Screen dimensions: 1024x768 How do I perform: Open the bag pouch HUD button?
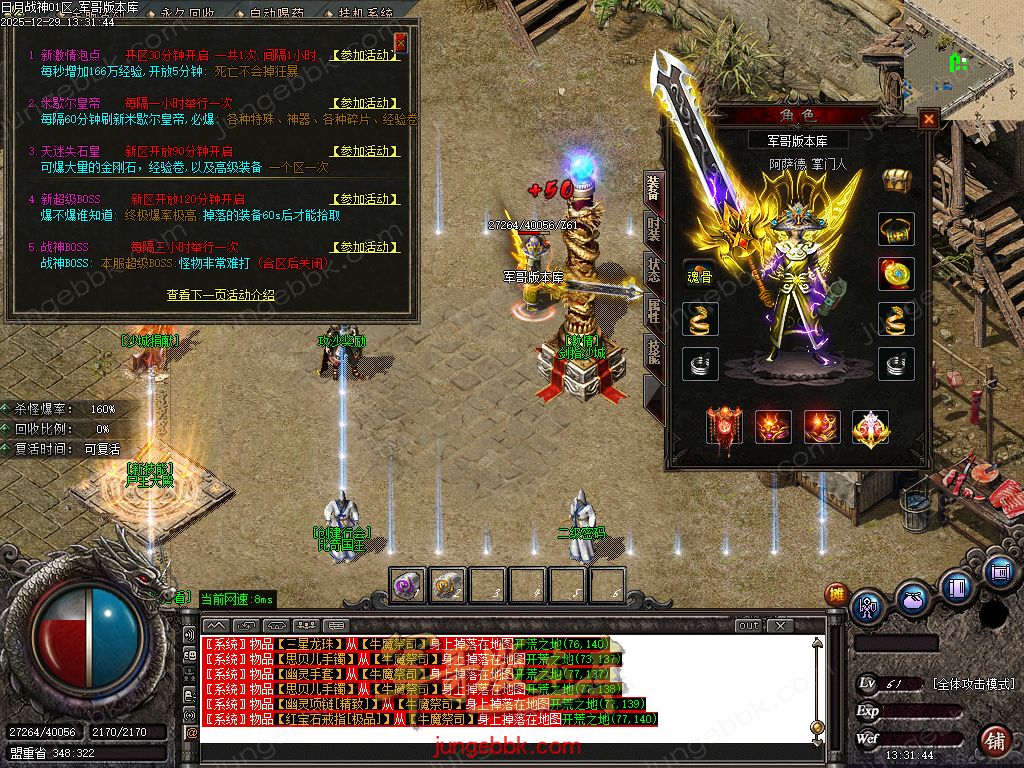point(912,600)
